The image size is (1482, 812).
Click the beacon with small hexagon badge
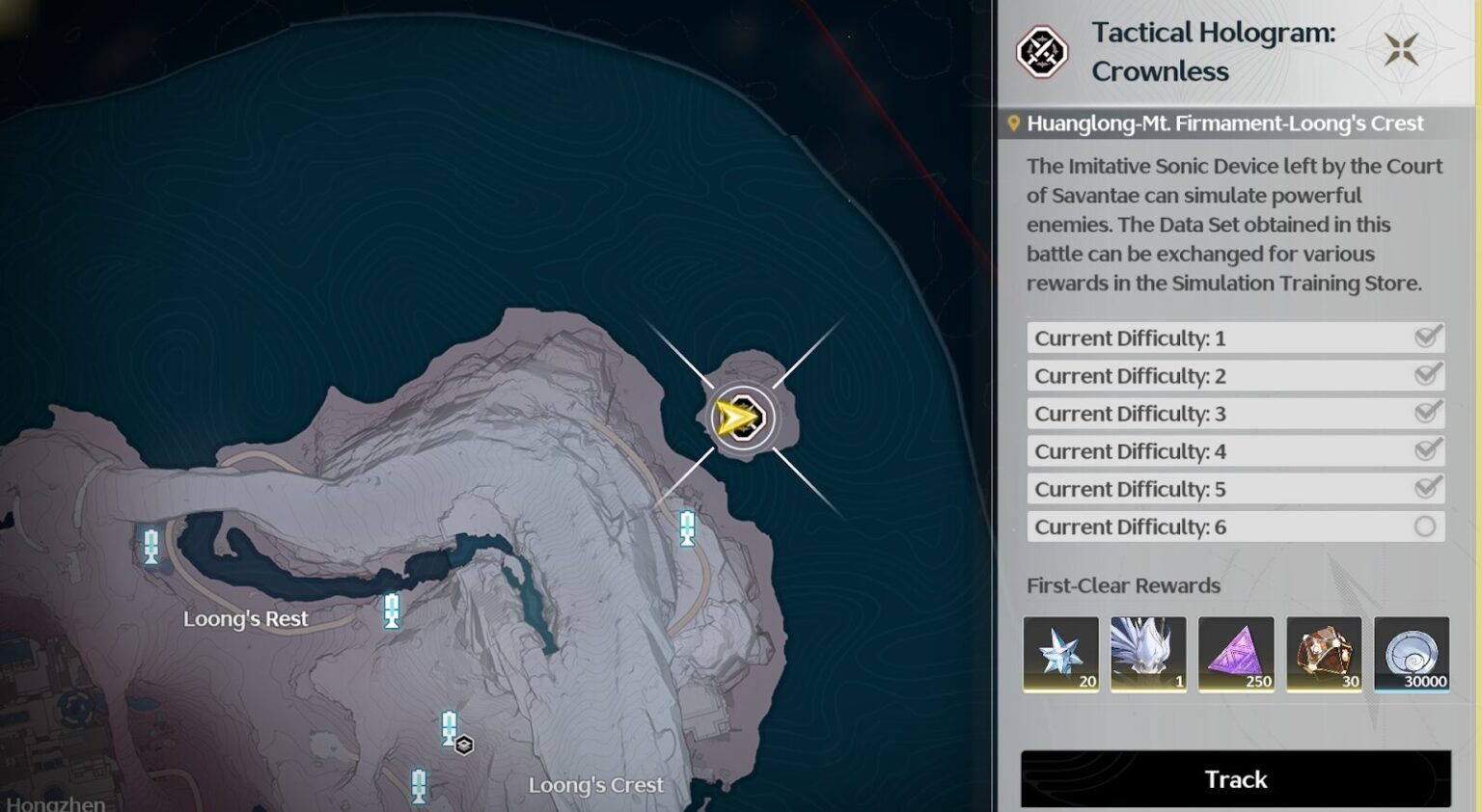(450, 728)
